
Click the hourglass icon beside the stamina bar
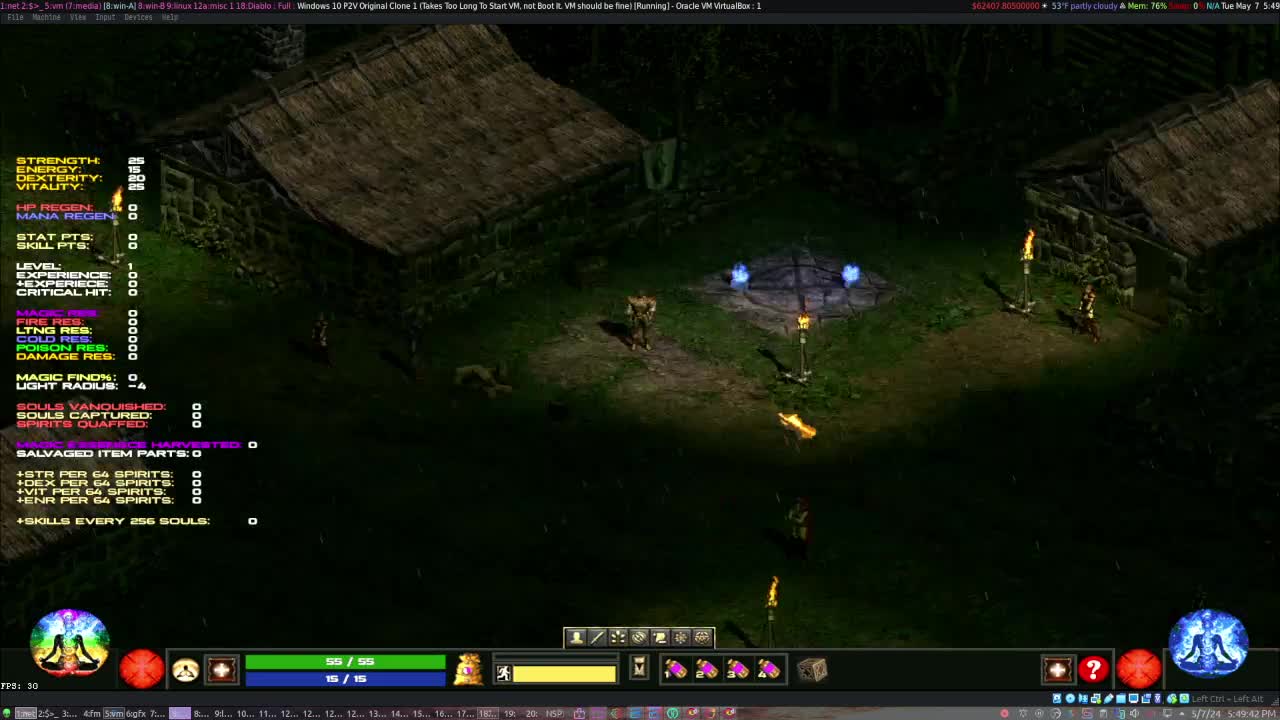coord(638,668)
